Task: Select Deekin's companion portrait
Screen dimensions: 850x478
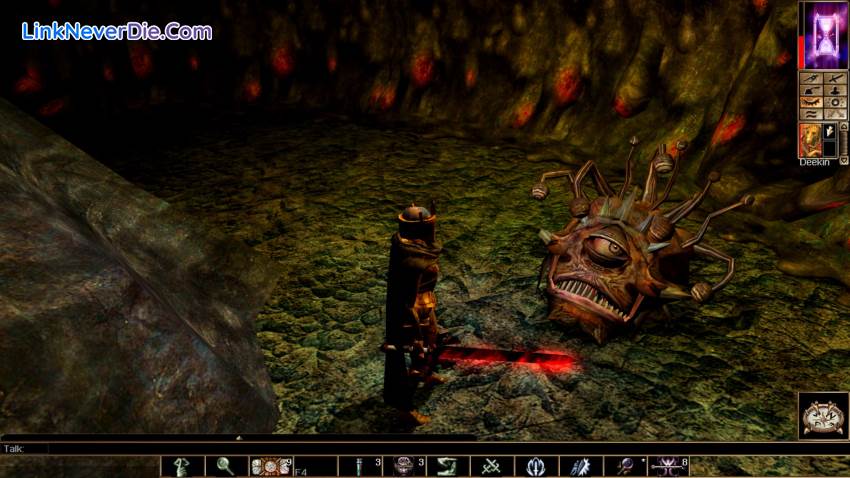Action: (x=810, y=140)
